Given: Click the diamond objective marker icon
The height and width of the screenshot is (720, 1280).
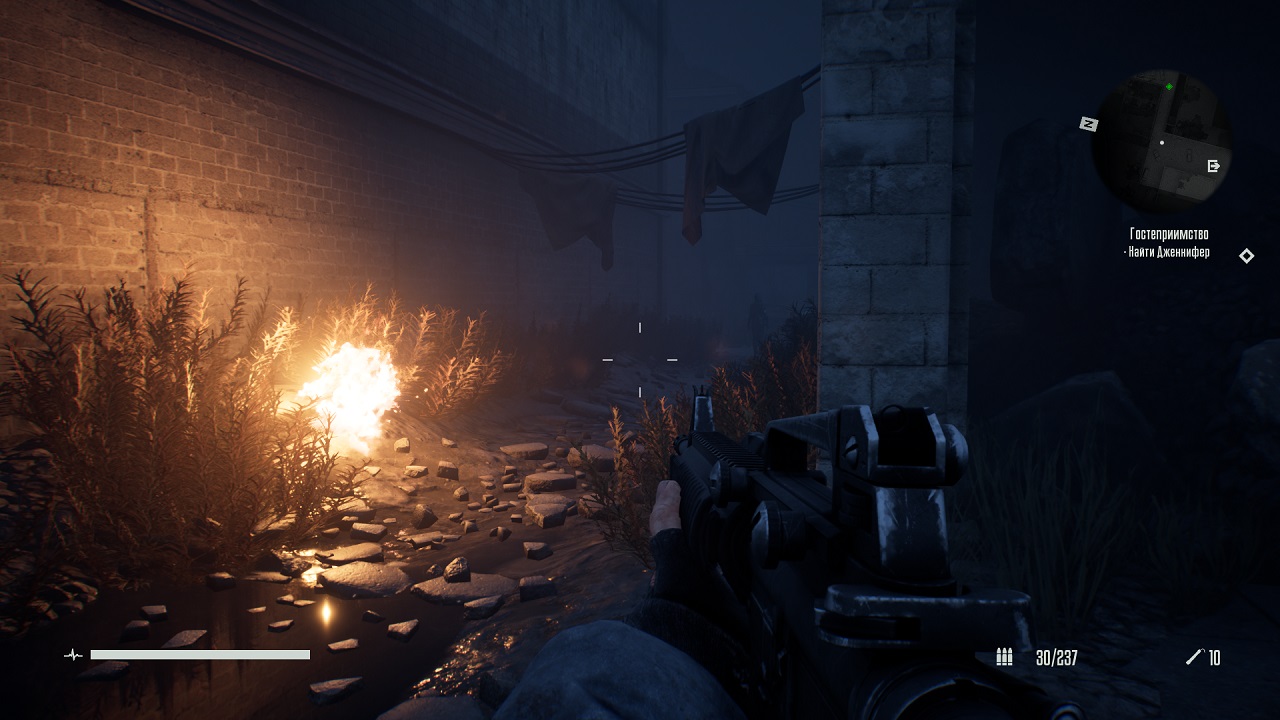Looking at the screenshot, I should tap(1247, 256).
